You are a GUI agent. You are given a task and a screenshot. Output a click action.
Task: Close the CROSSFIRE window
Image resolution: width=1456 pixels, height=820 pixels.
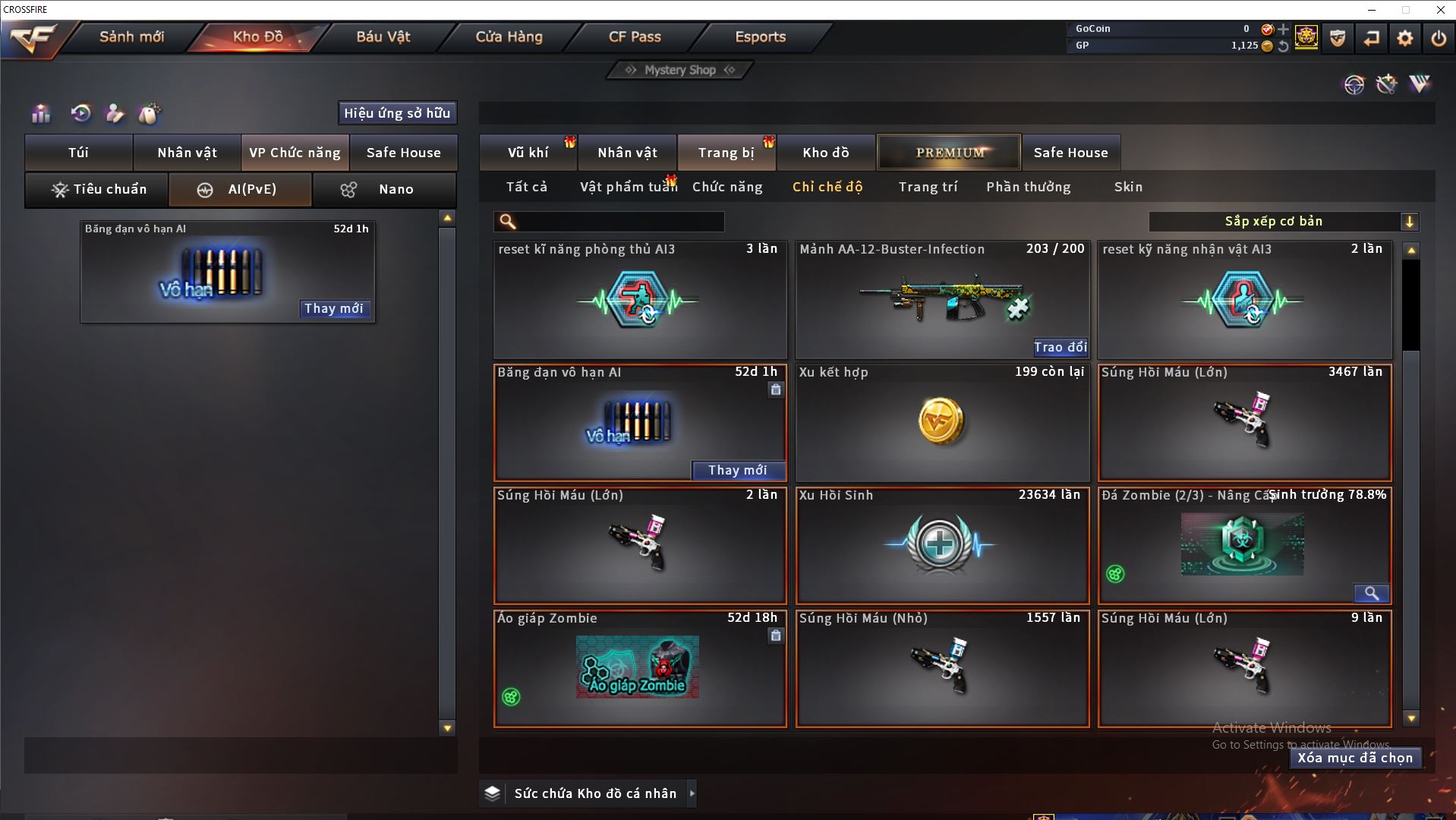(x=1440, y=10)
